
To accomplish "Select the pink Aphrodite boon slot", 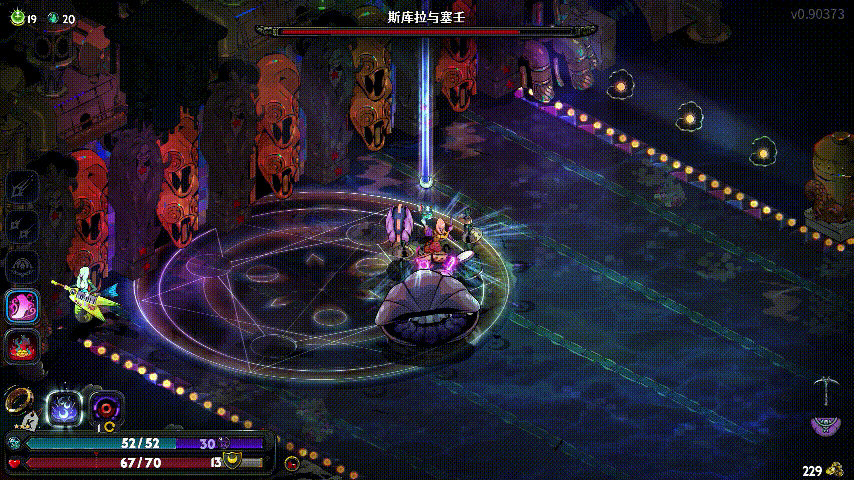I will coord(22,307).
